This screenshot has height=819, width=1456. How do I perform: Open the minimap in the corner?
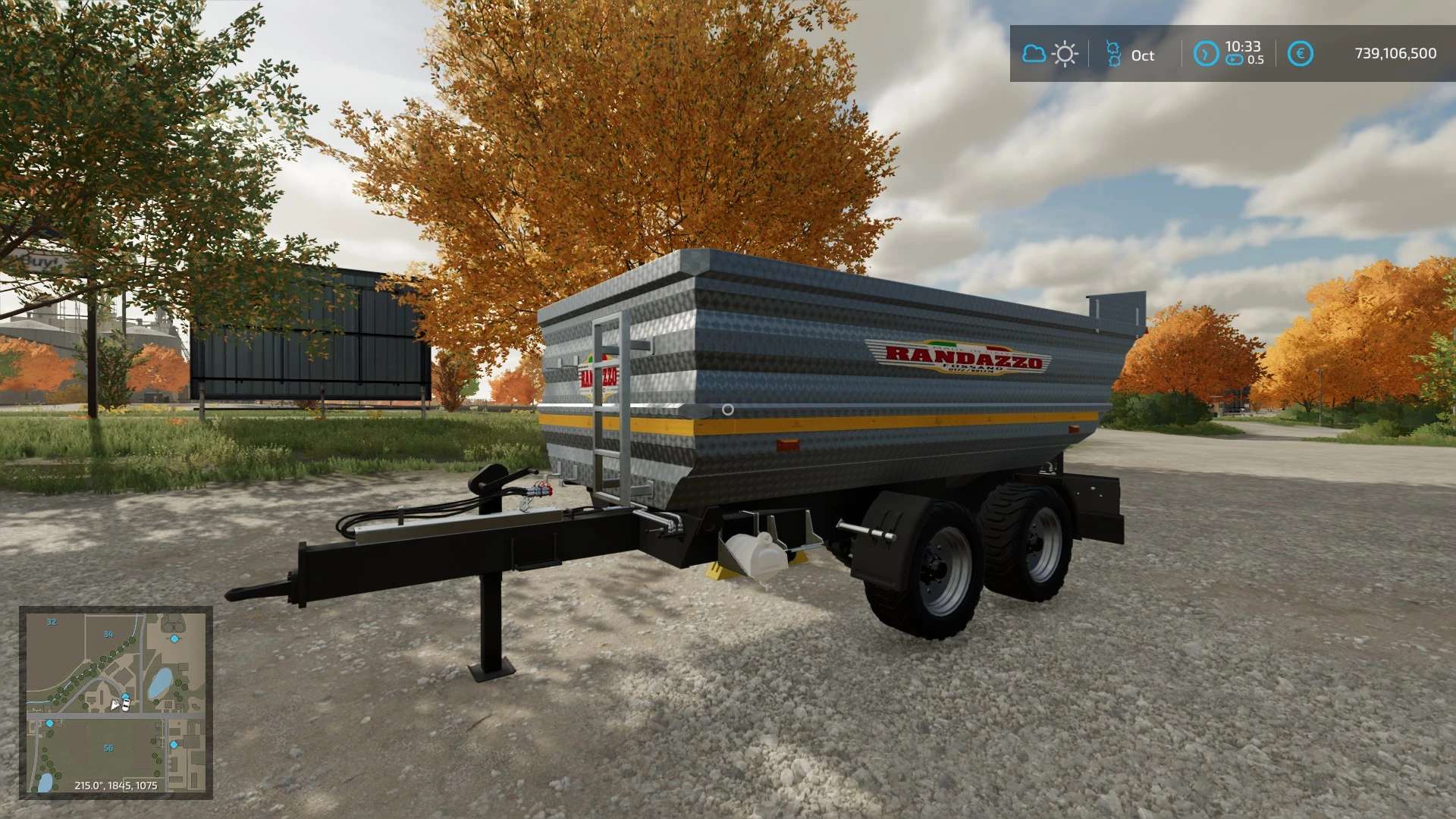point(115,702)
